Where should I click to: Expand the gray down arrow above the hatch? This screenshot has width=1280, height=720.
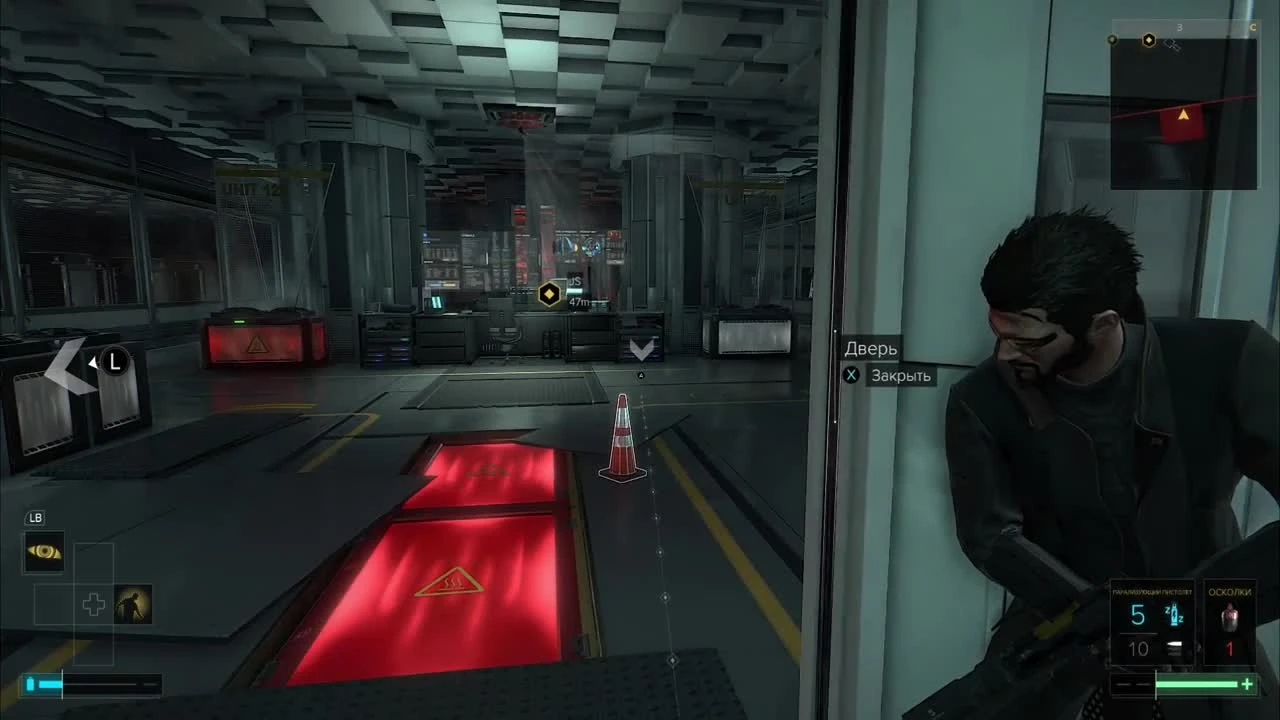[640, 348]
